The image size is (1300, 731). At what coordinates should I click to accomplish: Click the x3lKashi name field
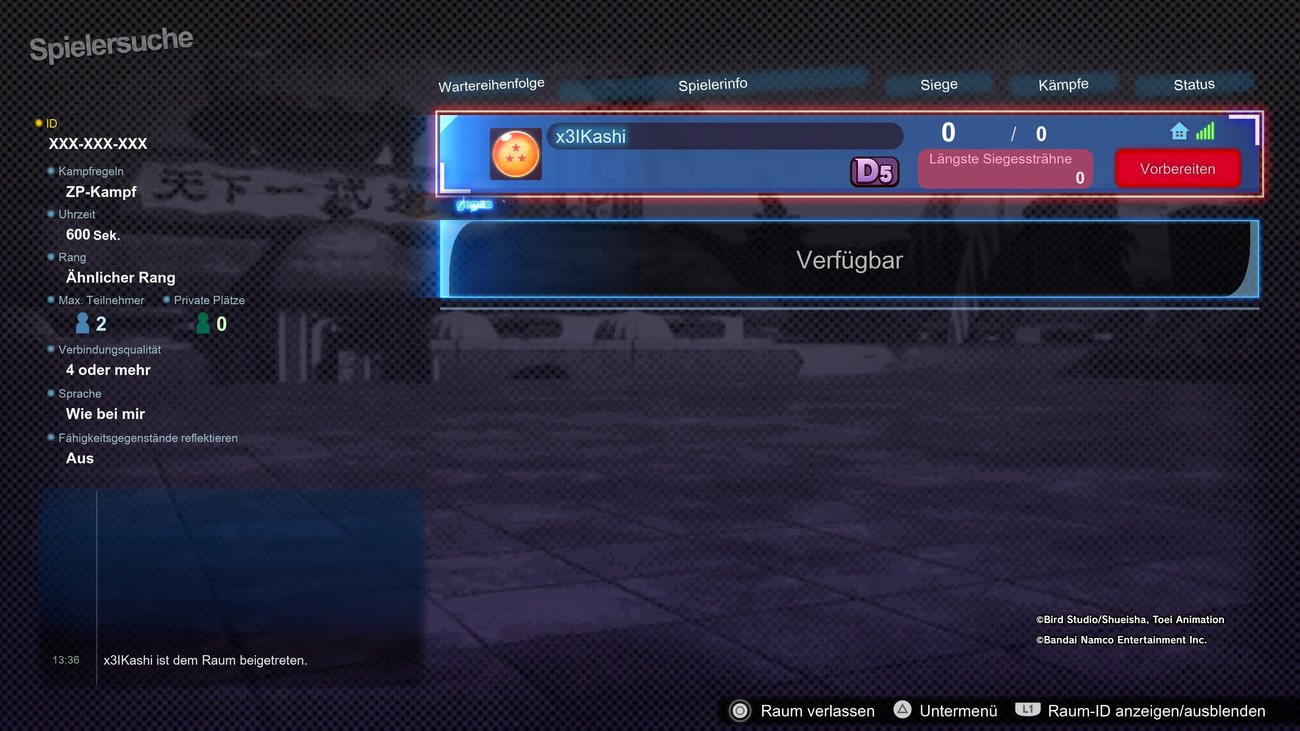coord(725,136)
